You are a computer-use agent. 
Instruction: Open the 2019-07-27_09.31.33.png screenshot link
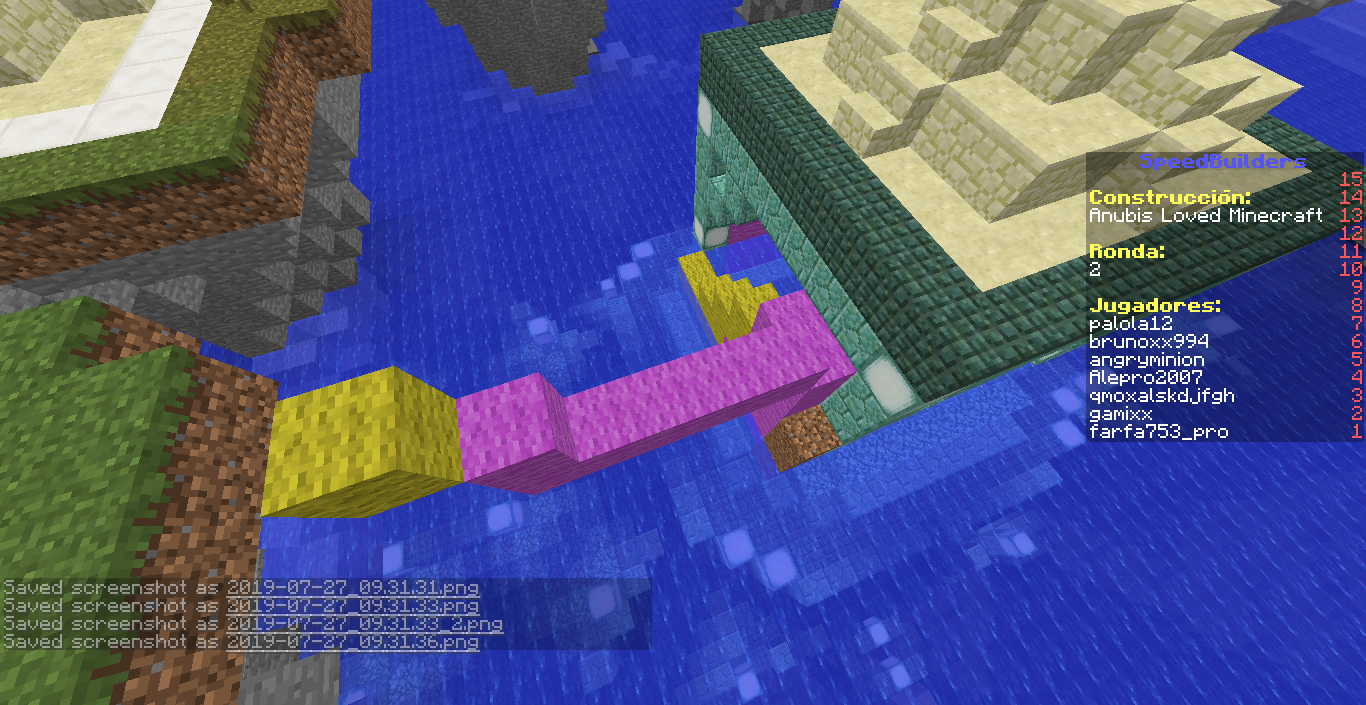352,605
